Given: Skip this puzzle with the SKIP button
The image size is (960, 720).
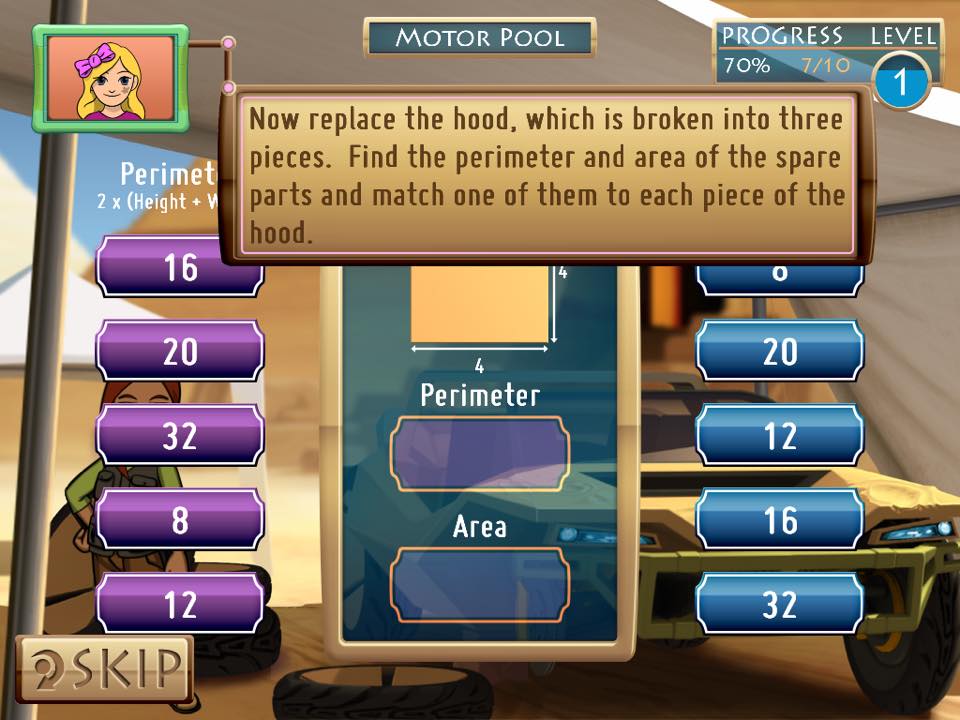Looking at the screenshot, I should coord(104,668).
